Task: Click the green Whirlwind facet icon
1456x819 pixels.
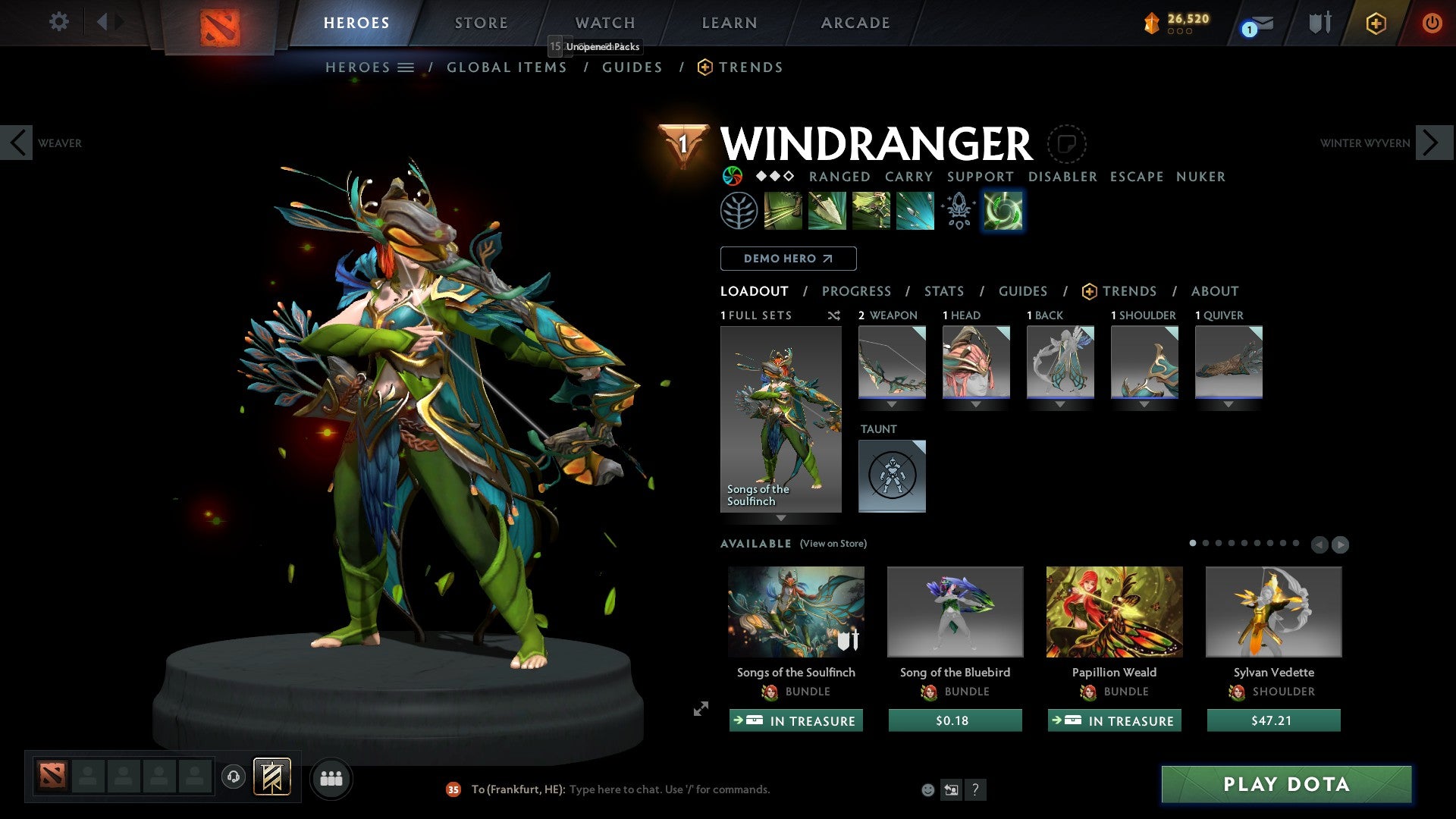Action: coord(1003,210)
